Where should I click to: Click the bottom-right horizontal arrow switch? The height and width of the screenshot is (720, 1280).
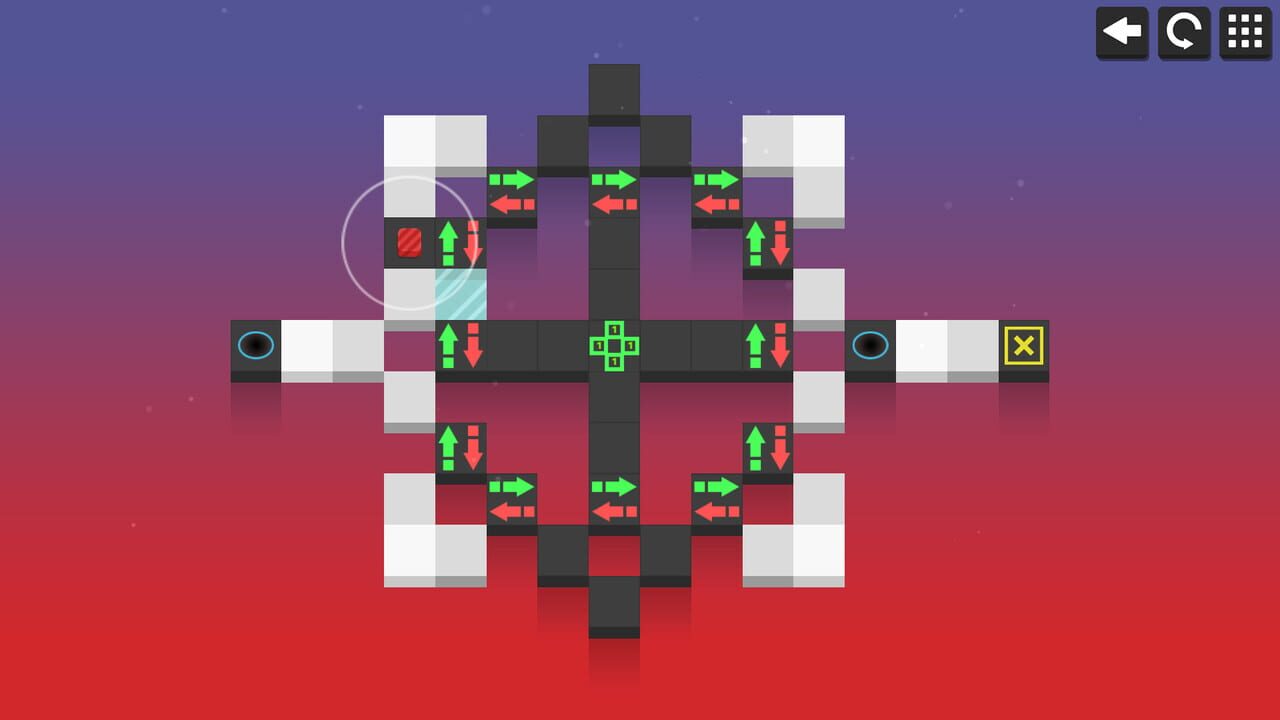[x=716, y=499]
